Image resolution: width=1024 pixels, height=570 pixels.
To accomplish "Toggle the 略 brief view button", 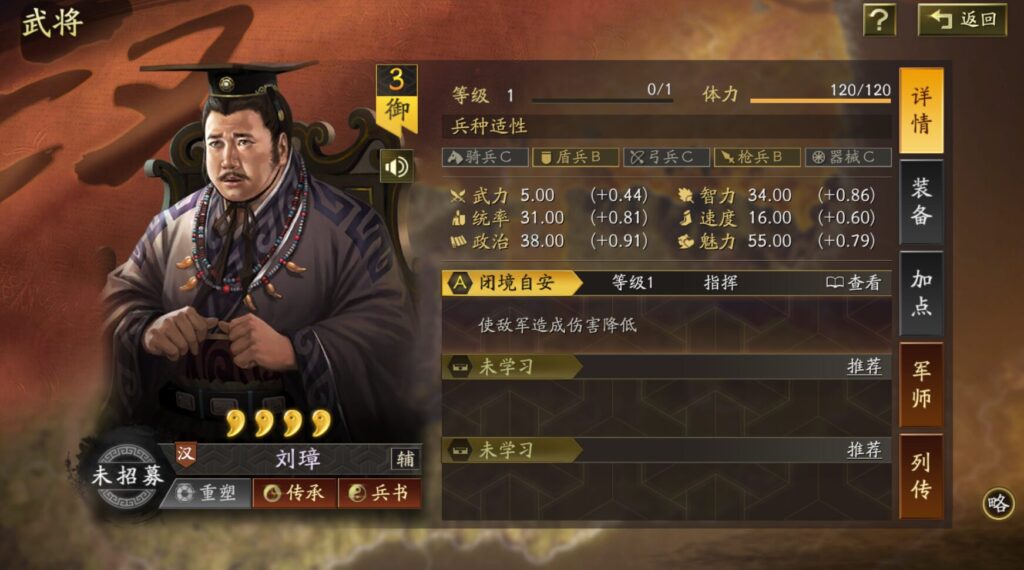I will pos(998,504).
